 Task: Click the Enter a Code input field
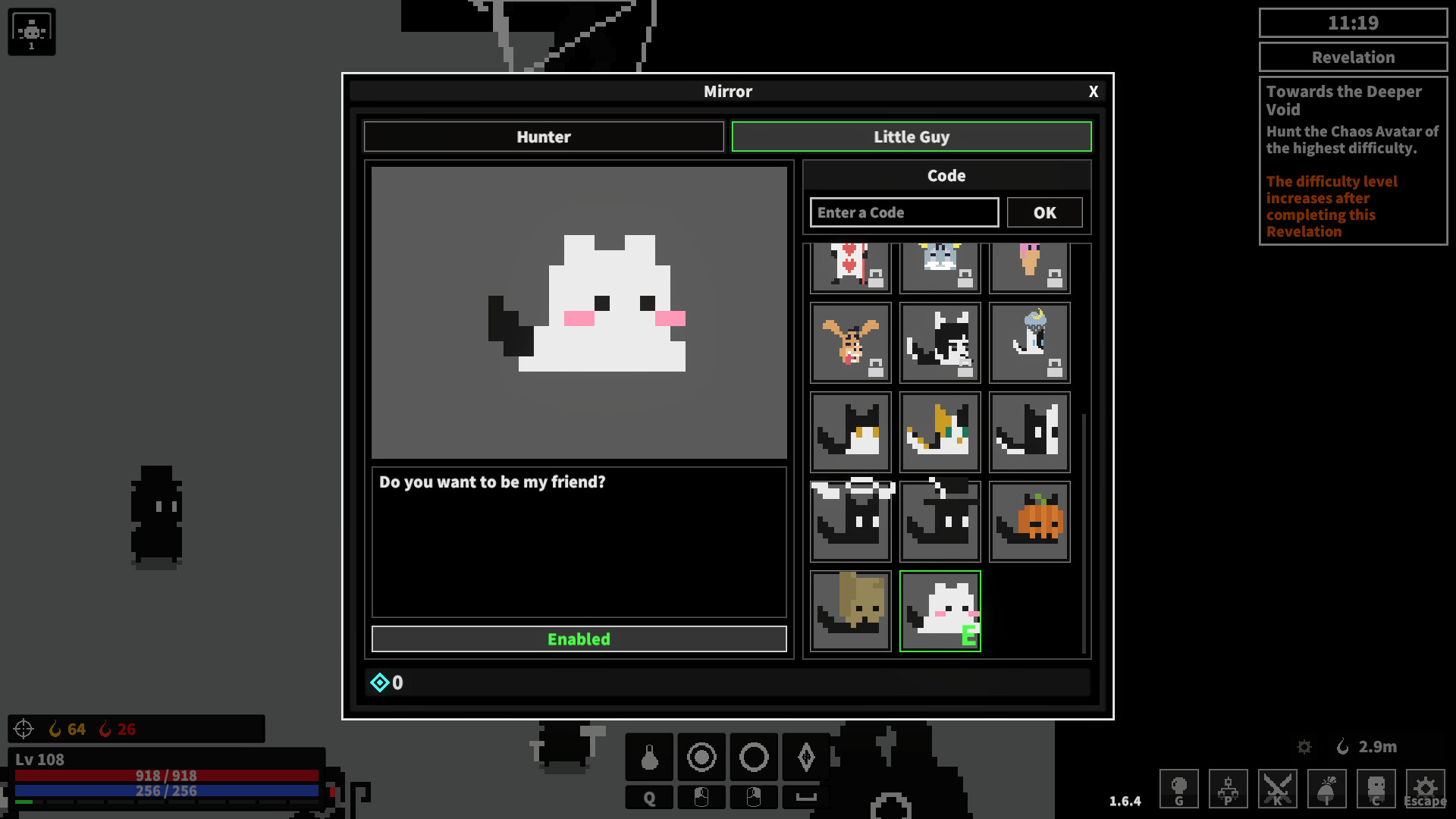(903, 212)
